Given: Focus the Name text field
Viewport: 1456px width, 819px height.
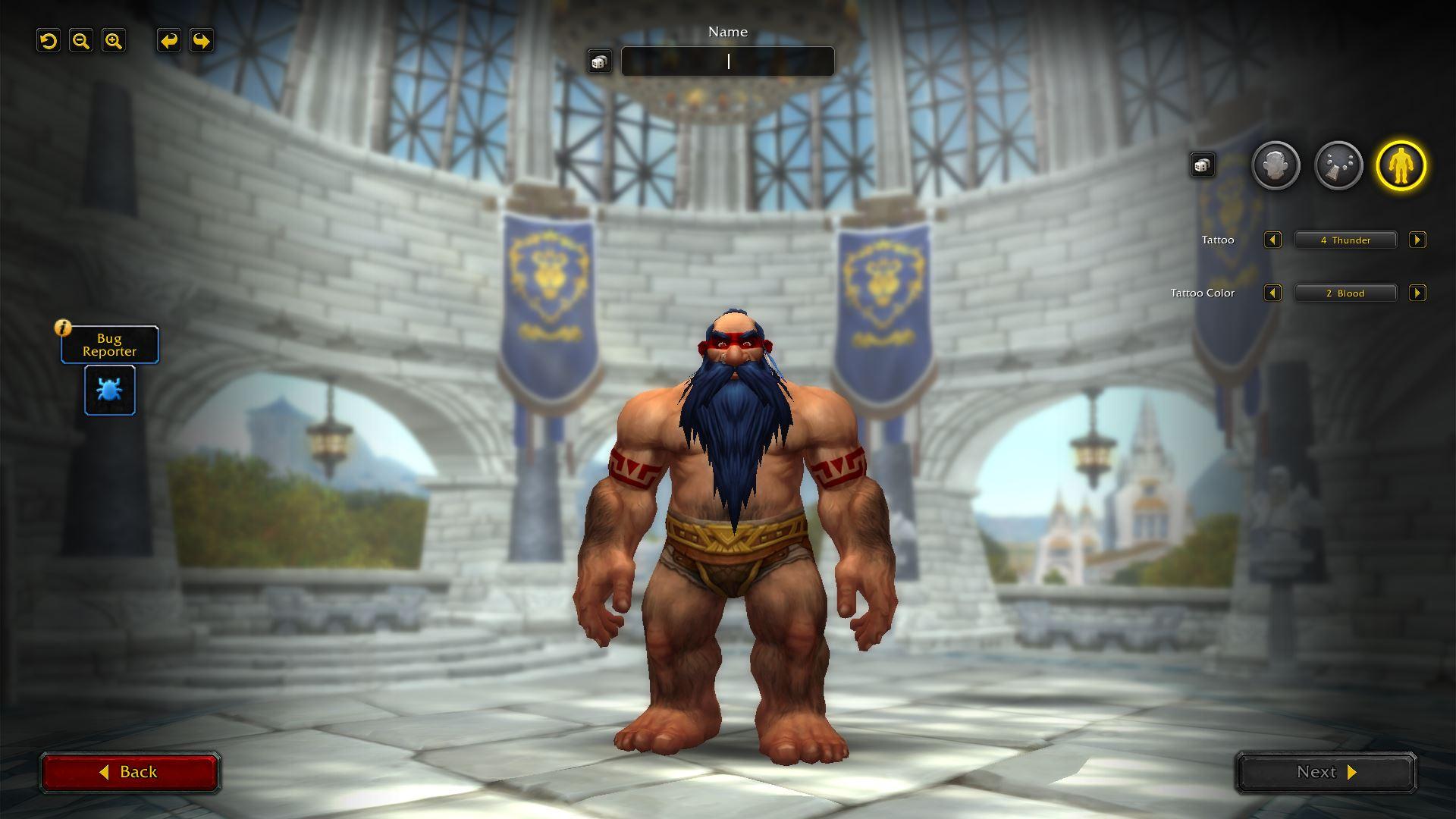Looking at the screenshot, I should point(727,61).
